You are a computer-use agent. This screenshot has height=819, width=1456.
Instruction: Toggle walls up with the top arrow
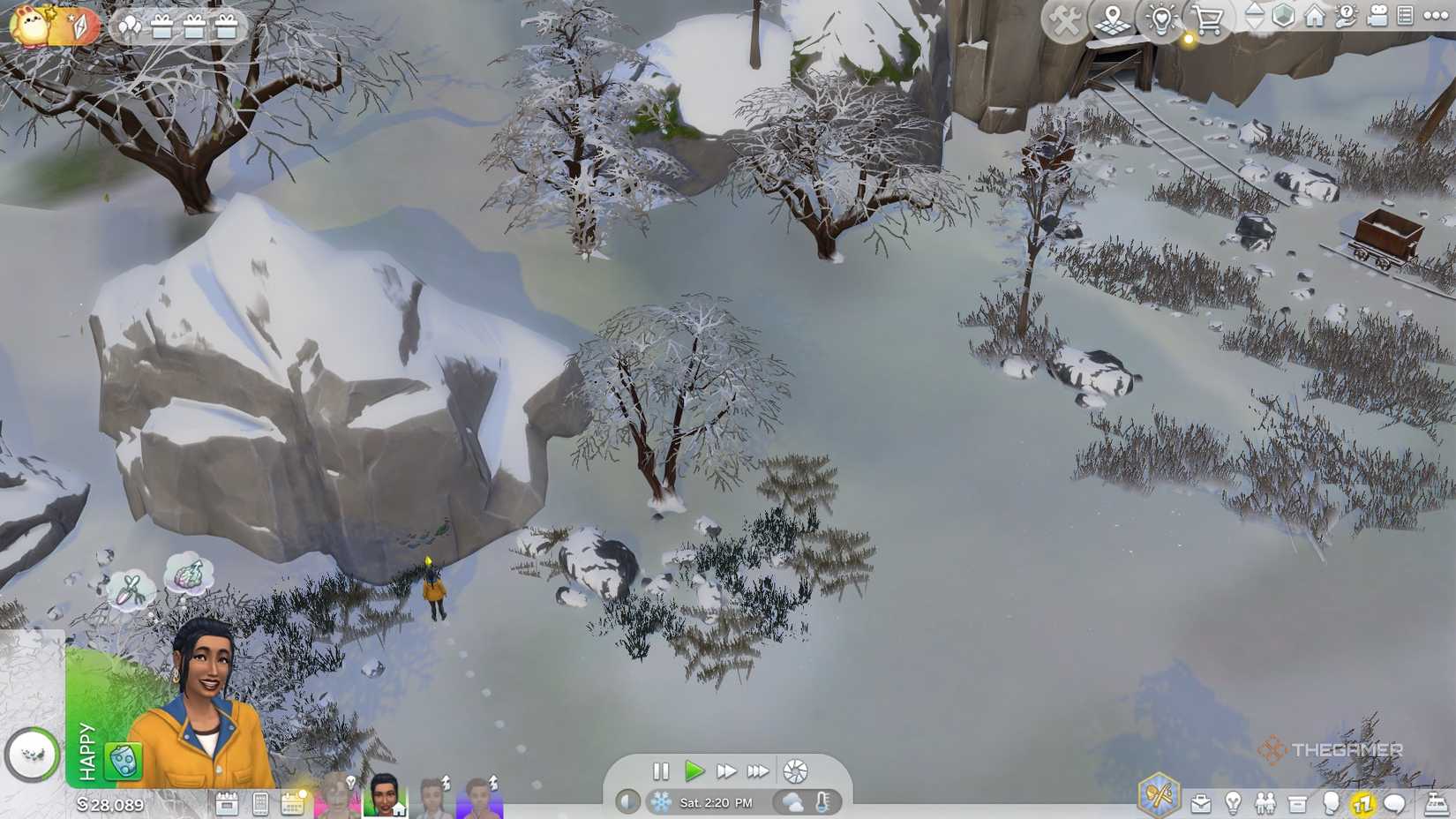point(1255,11)
